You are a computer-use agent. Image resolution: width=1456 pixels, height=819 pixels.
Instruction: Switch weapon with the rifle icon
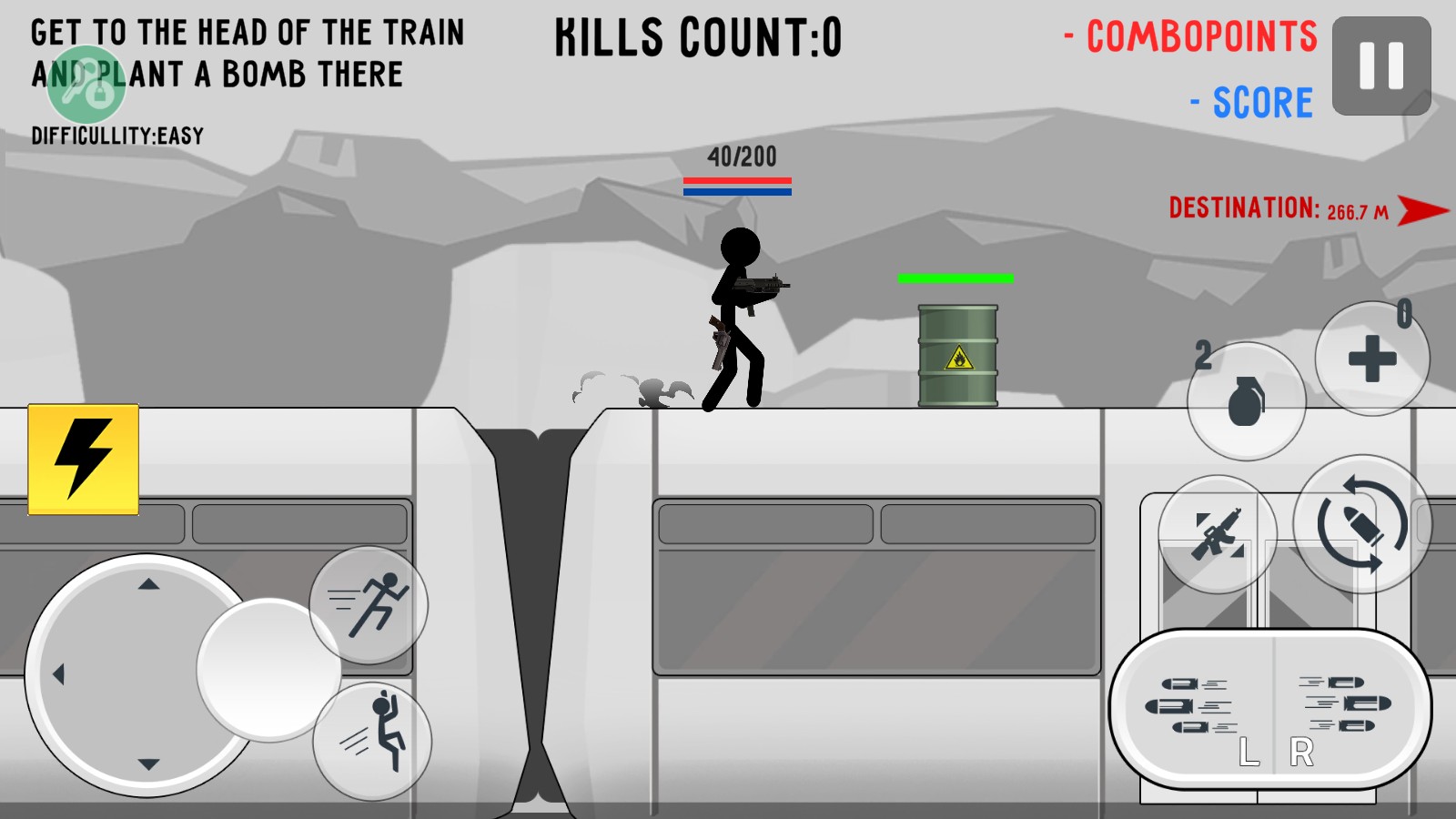point(1217,534)
